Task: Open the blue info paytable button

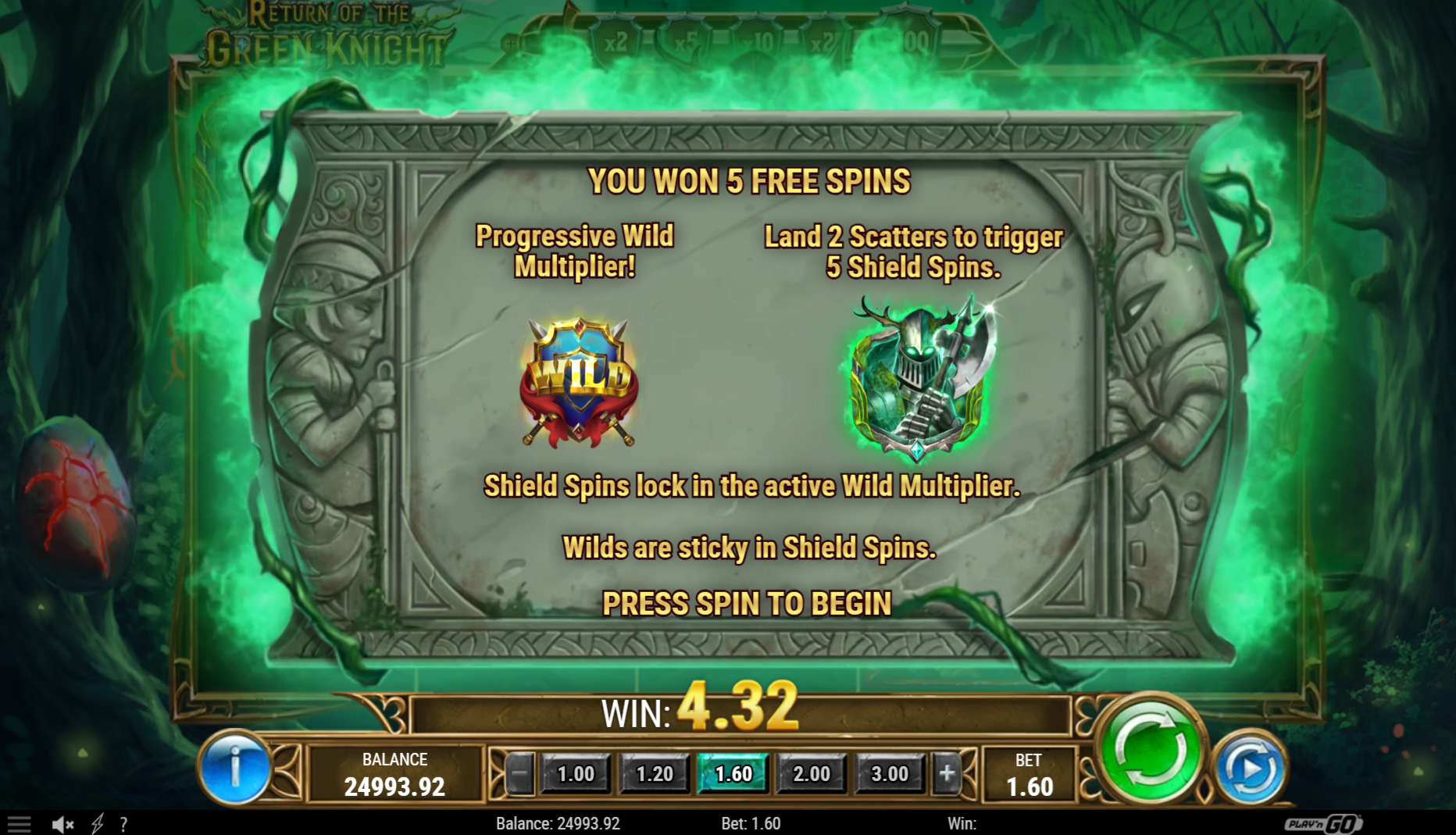Action: (x=234, y=769)
